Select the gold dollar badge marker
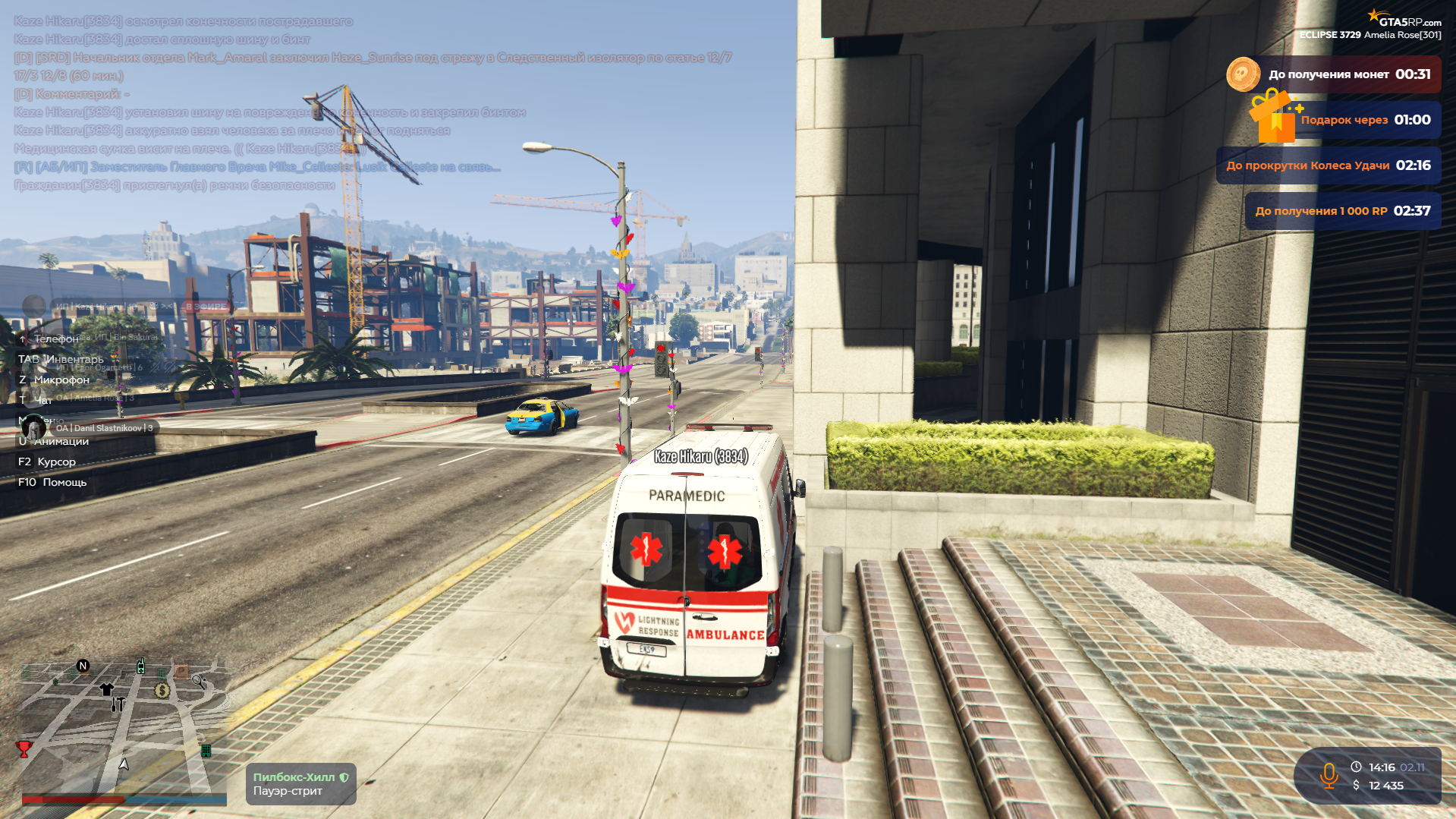 pyautogui.click(x=162, y=690)
